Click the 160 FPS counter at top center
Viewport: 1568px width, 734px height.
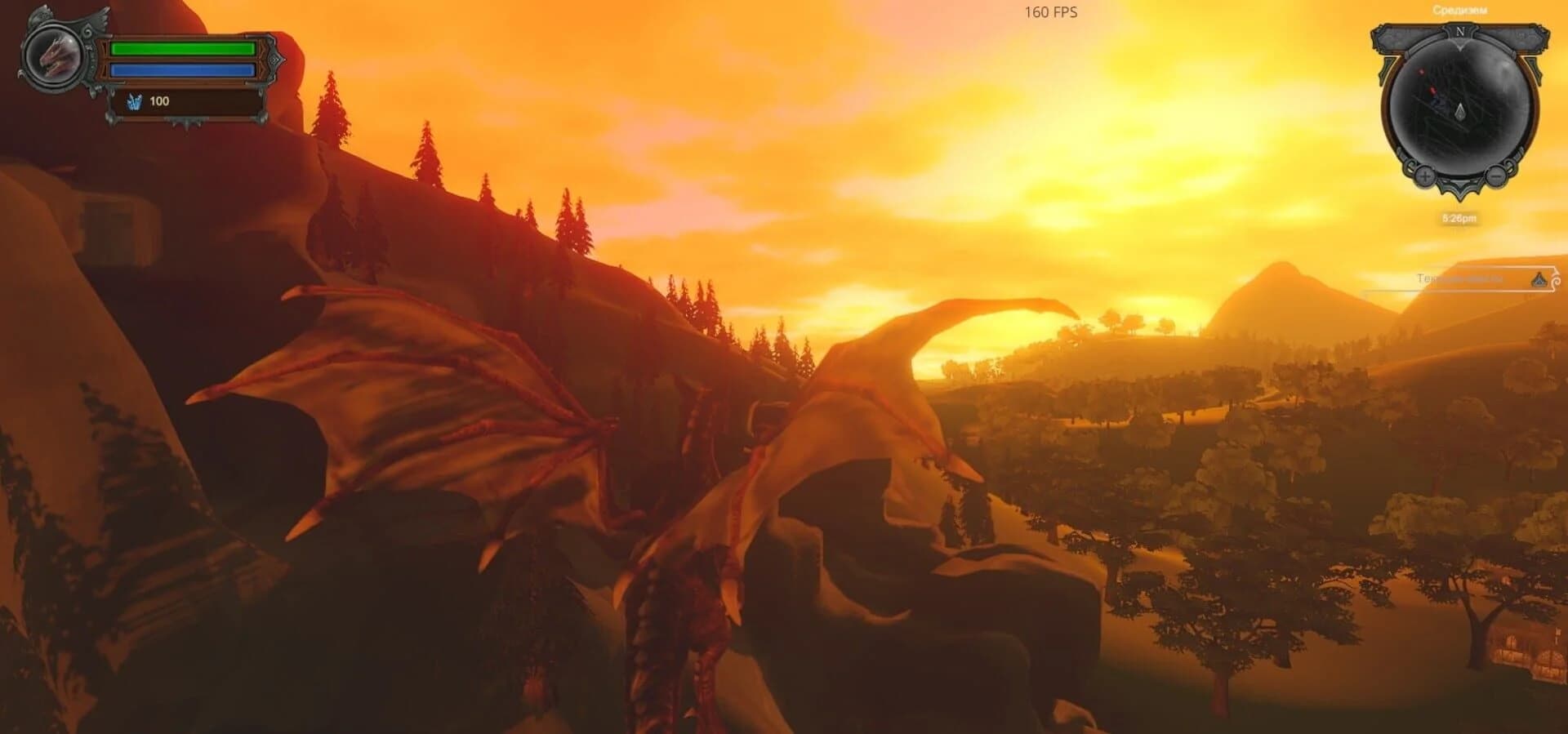tap(1050, 12)
